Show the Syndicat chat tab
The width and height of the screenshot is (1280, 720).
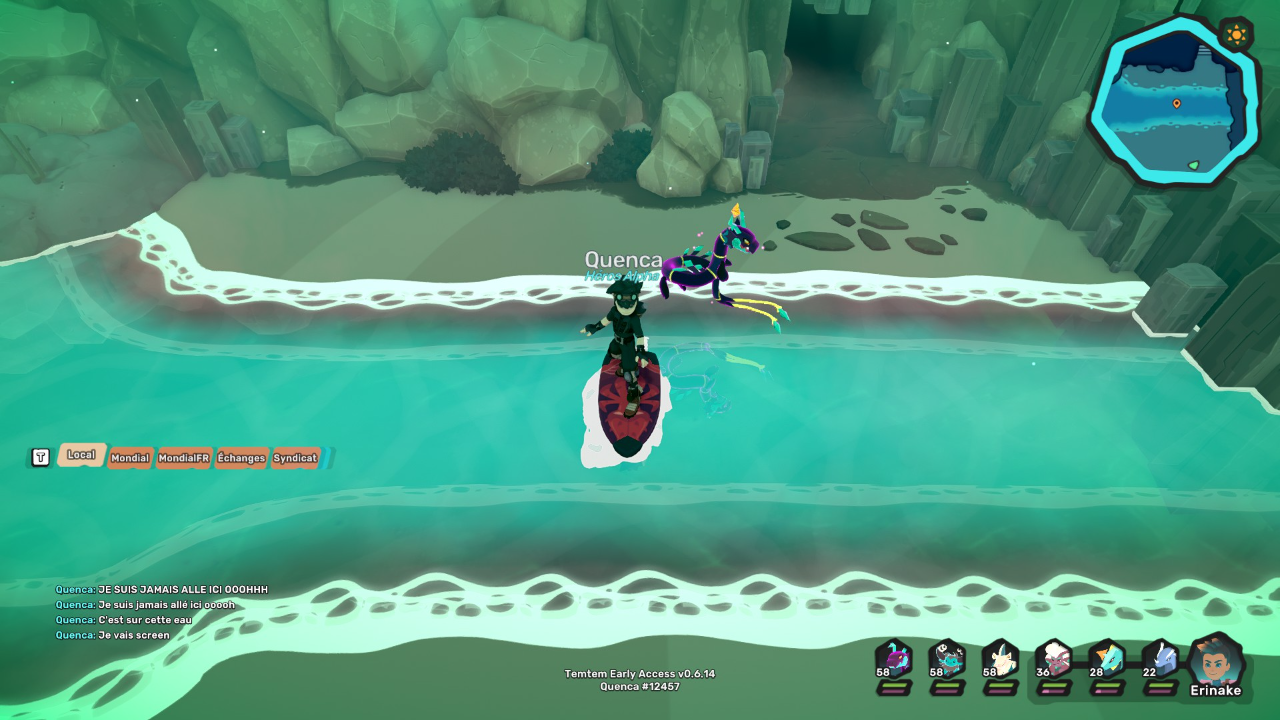point(295,458)
